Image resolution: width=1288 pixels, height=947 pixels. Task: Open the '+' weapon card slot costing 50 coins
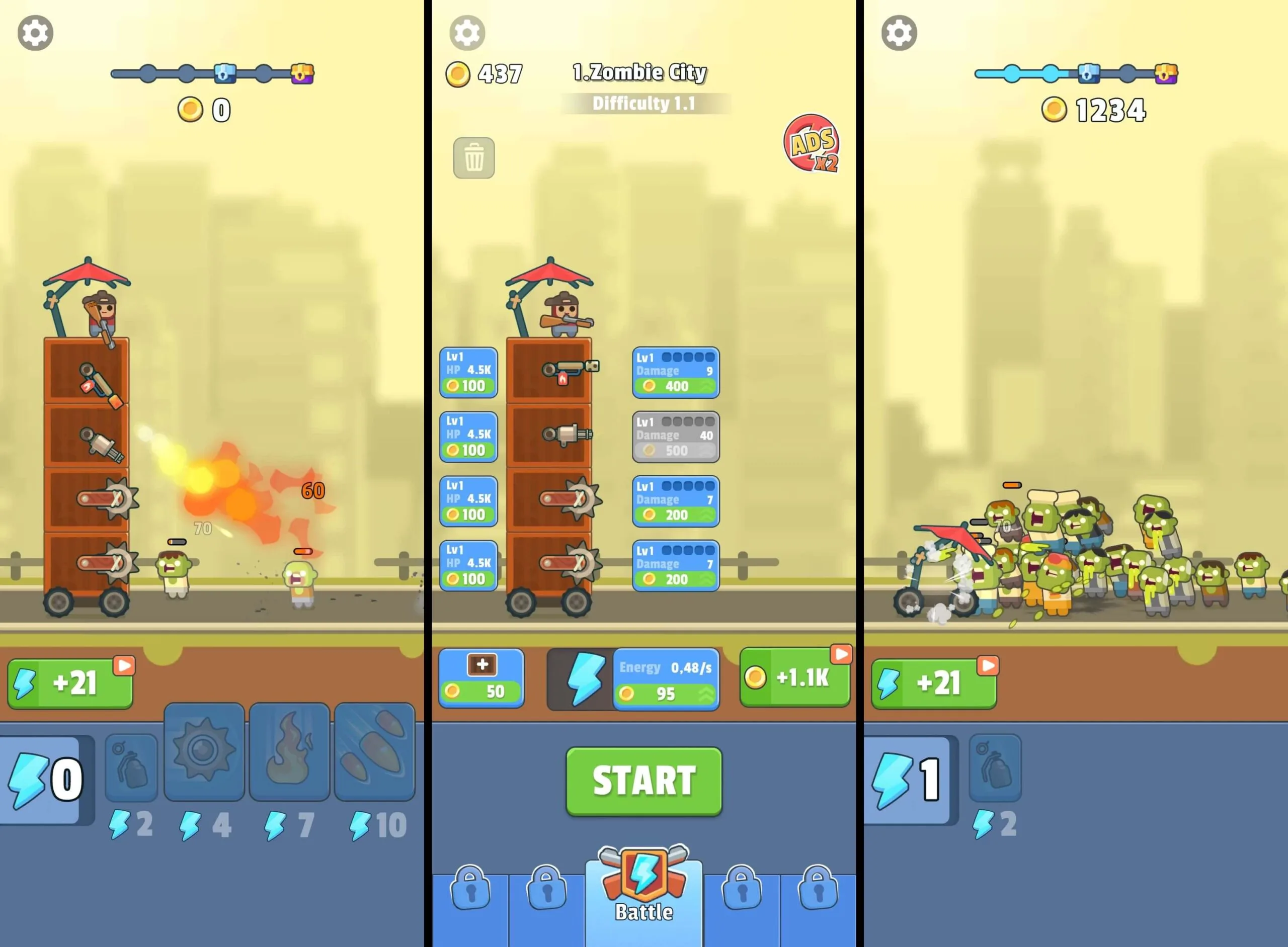(481, 677)
